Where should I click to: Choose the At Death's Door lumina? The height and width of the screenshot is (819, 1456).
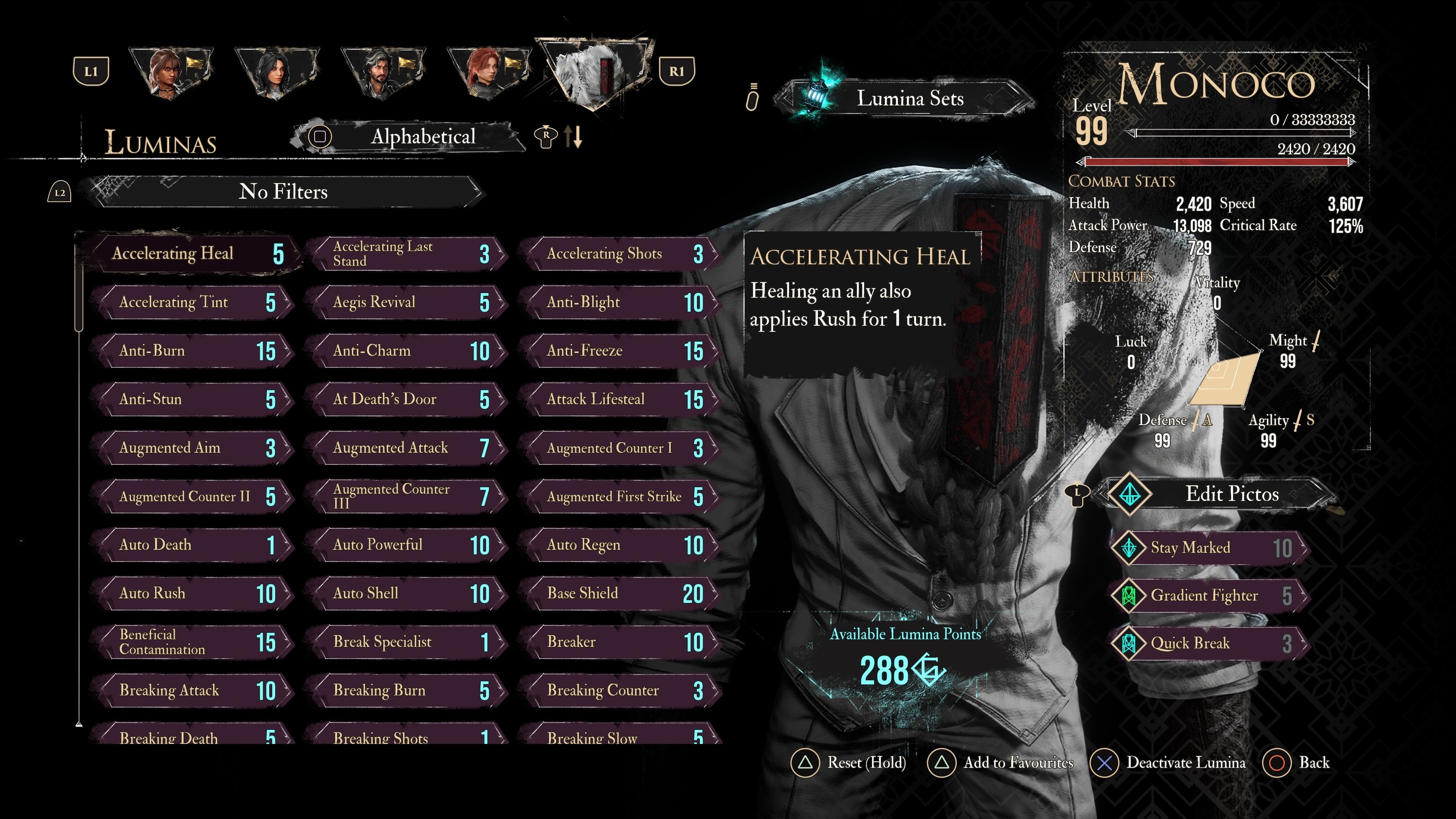click(407, 400)
